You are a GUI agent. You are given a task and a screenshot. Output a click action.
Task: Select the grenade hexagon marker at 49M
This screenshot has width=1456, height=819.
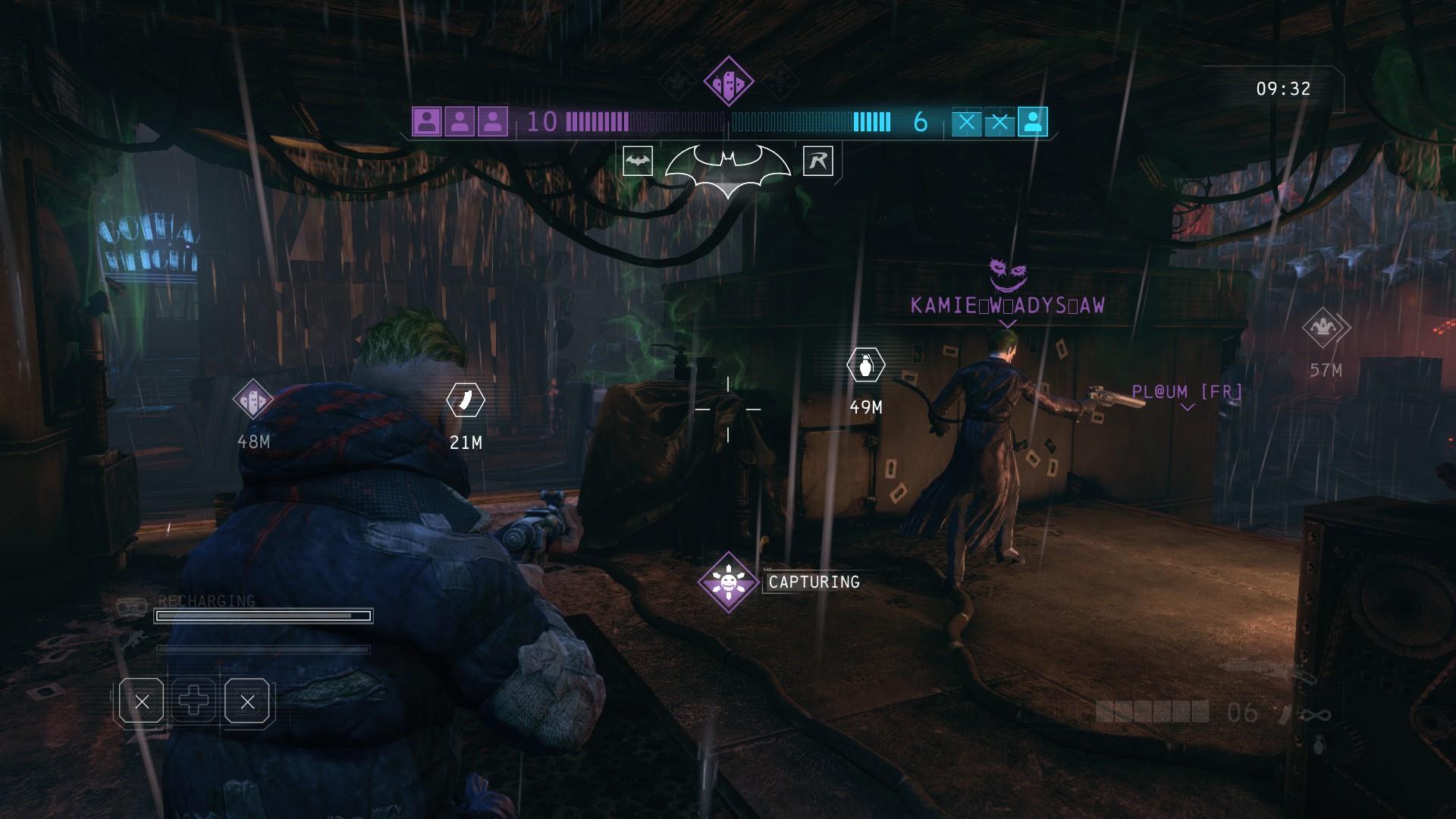865,365
